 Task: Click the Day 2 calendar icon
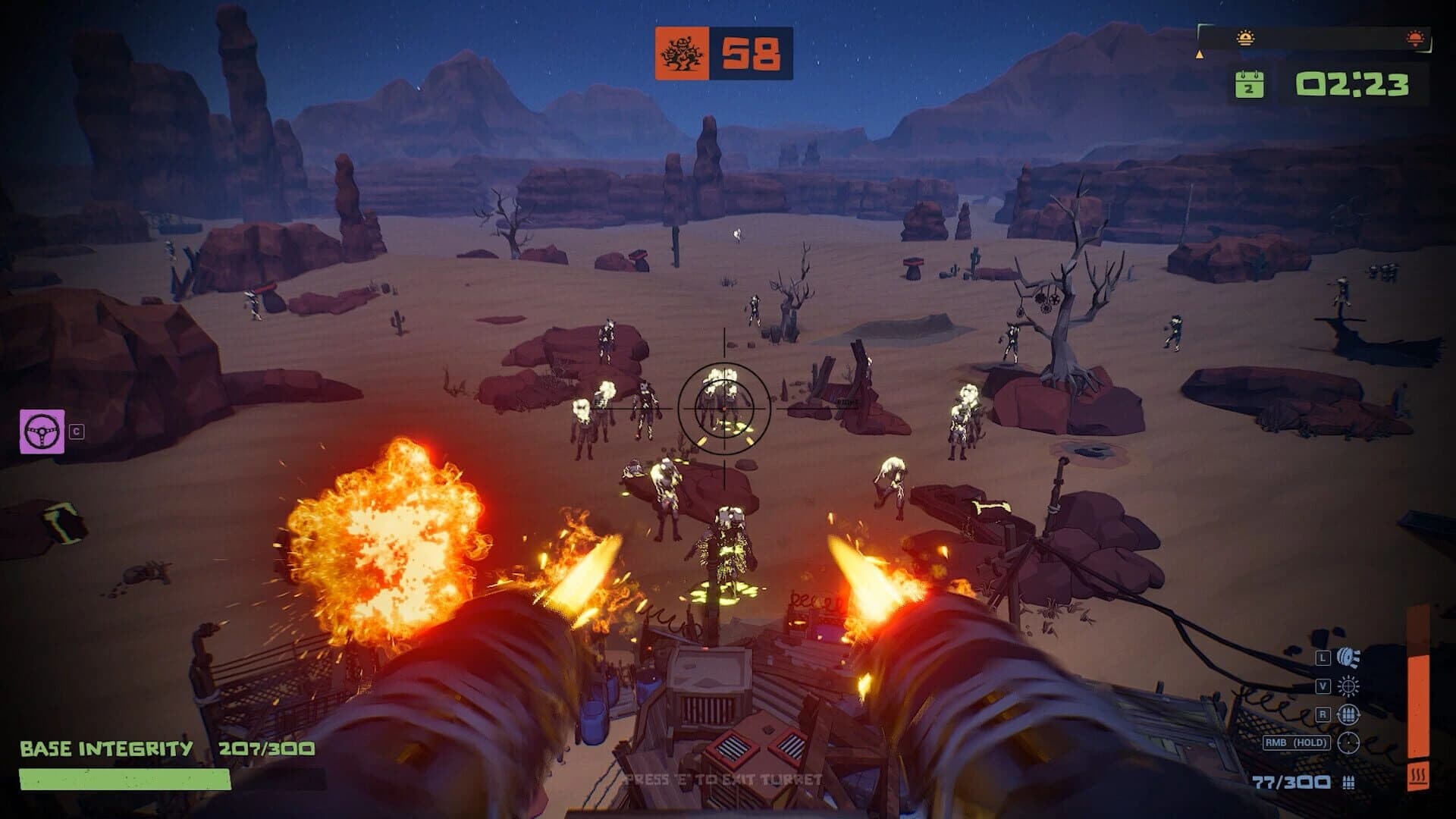pyautogui.click(x=1248, y=84)
